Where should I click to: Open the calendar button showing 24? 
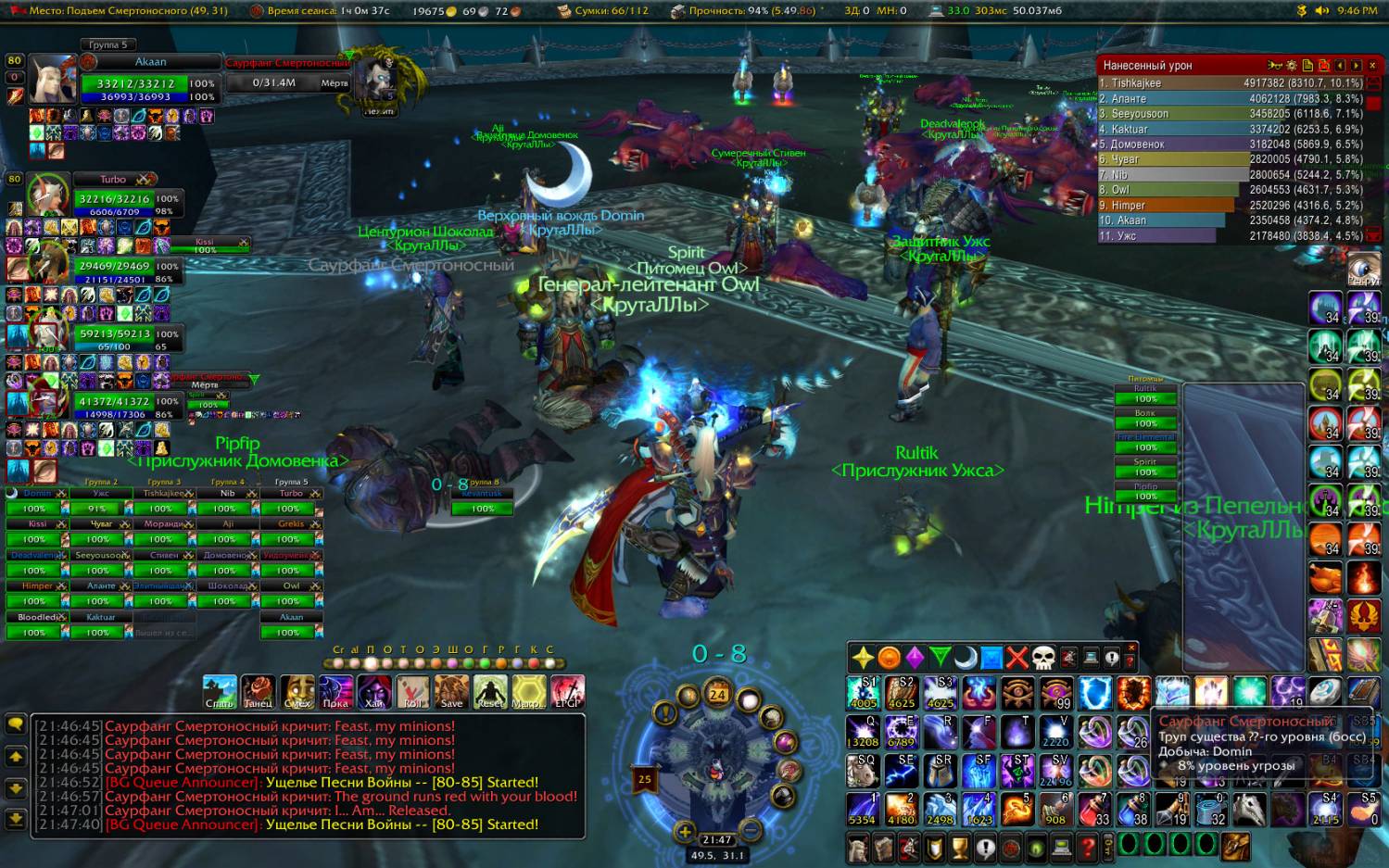click(717, 695)
